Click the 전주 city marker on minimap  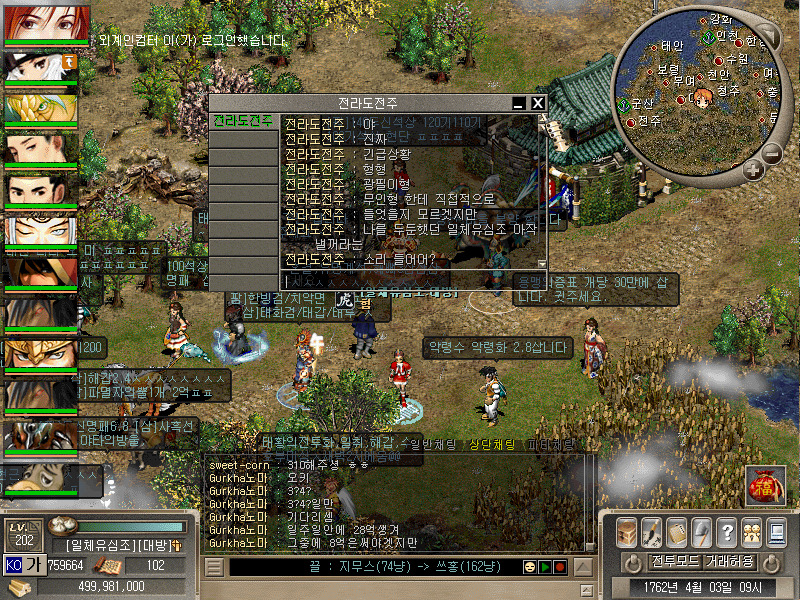[x=632, y=122]
